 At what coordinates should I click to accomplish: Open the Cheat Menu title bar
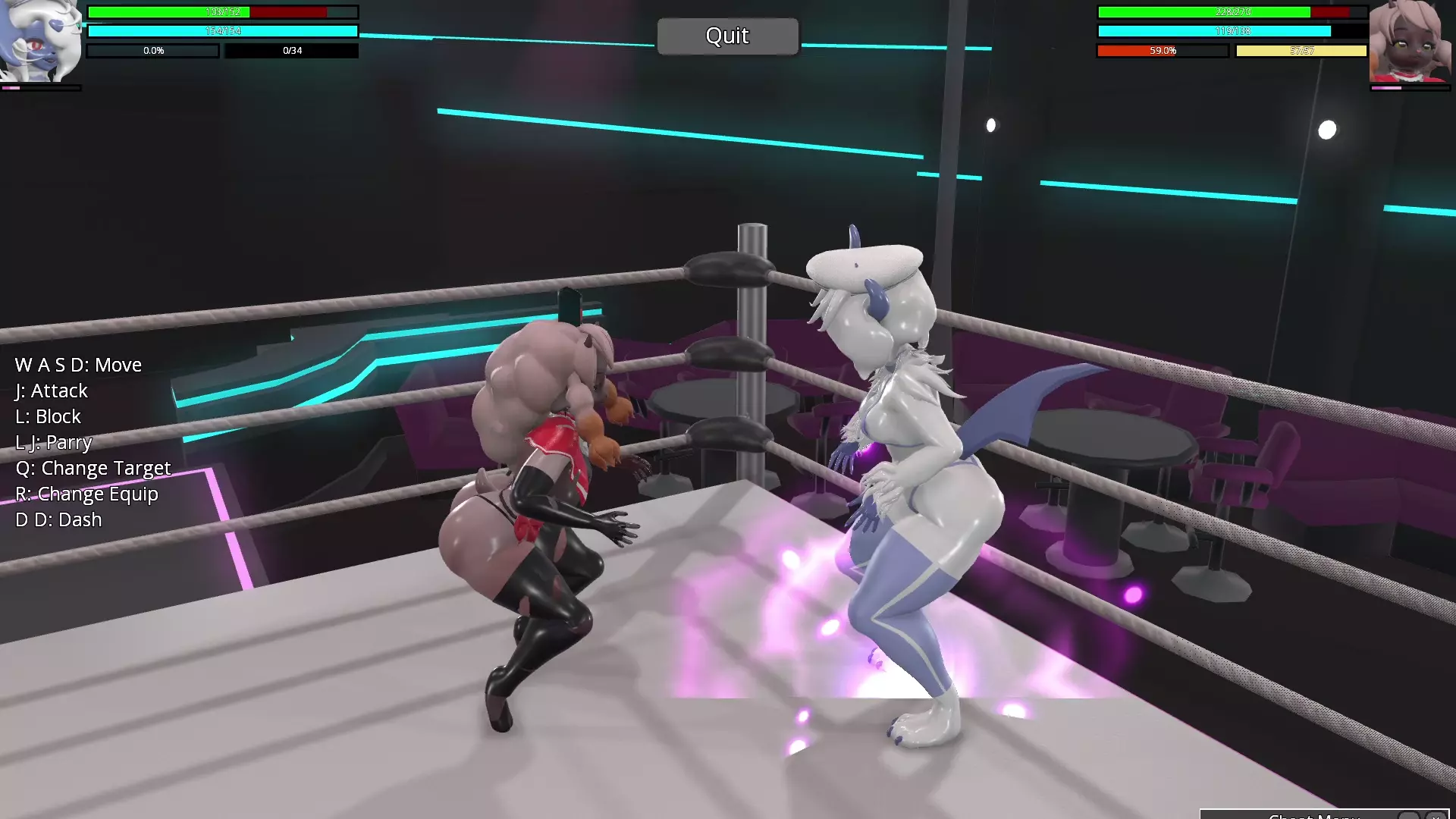click(1313, 816)
